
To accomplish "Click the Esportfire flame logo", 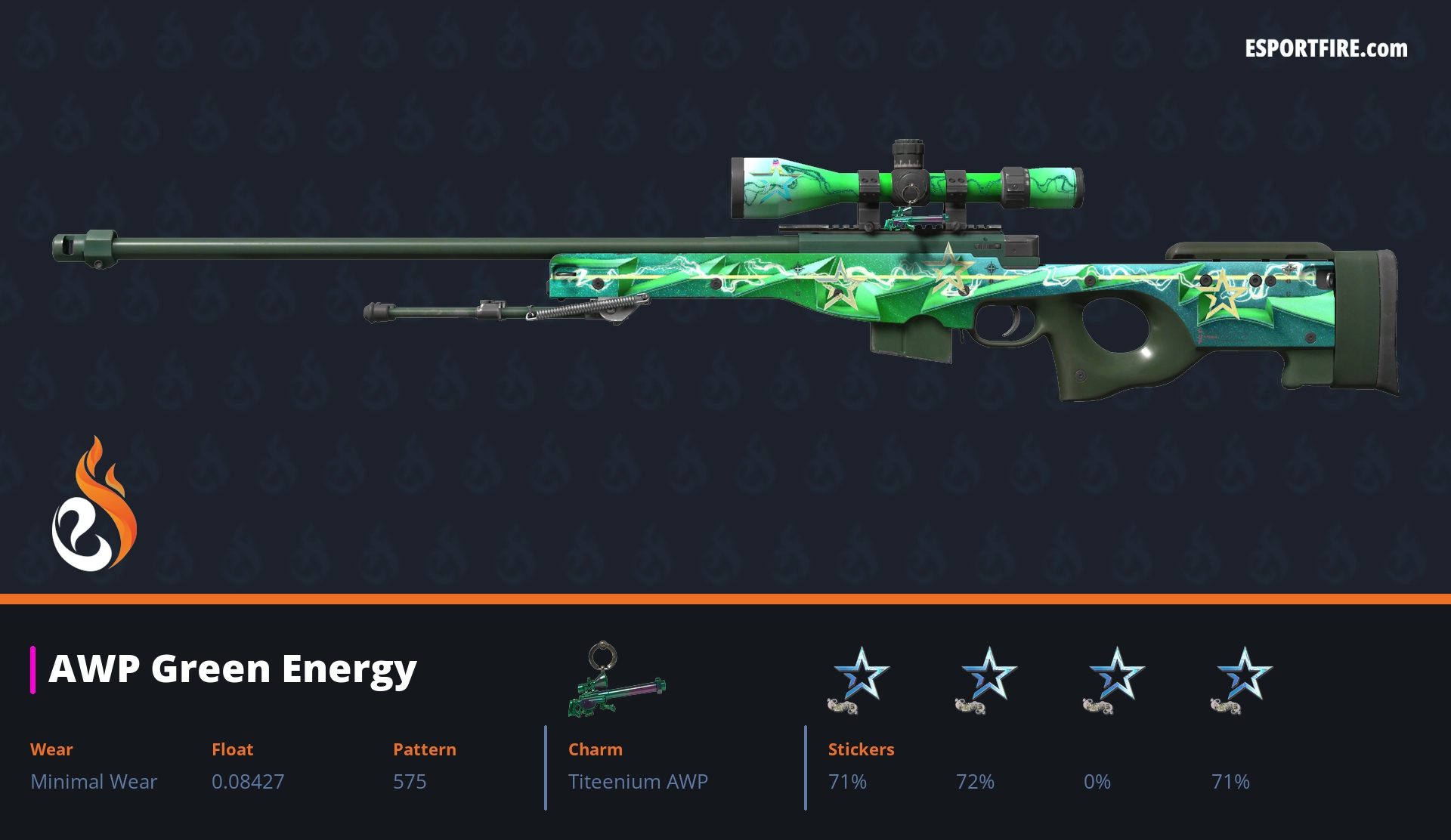I will (x=94, y=505).
